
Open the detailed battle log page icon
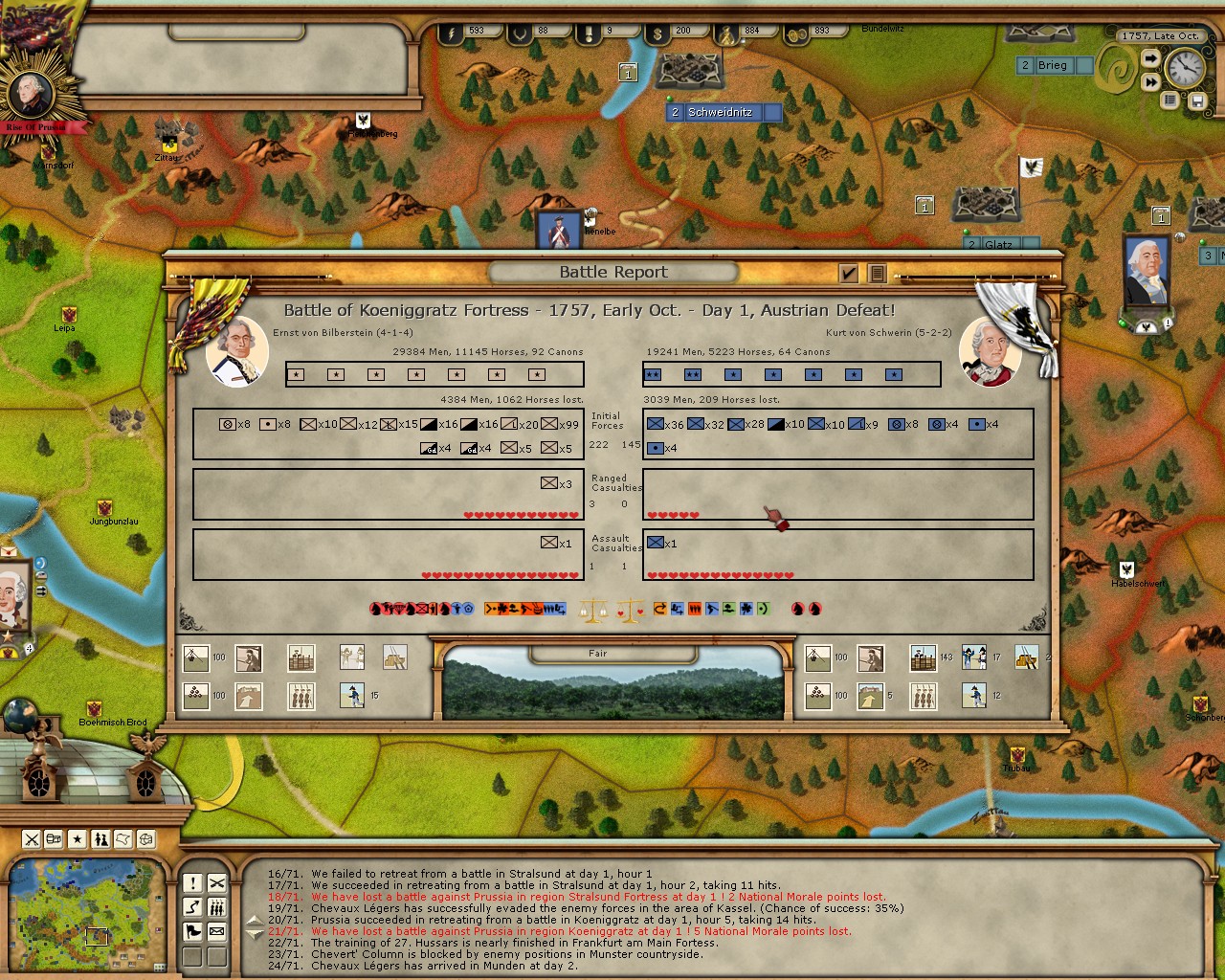(x=876, y=274)
